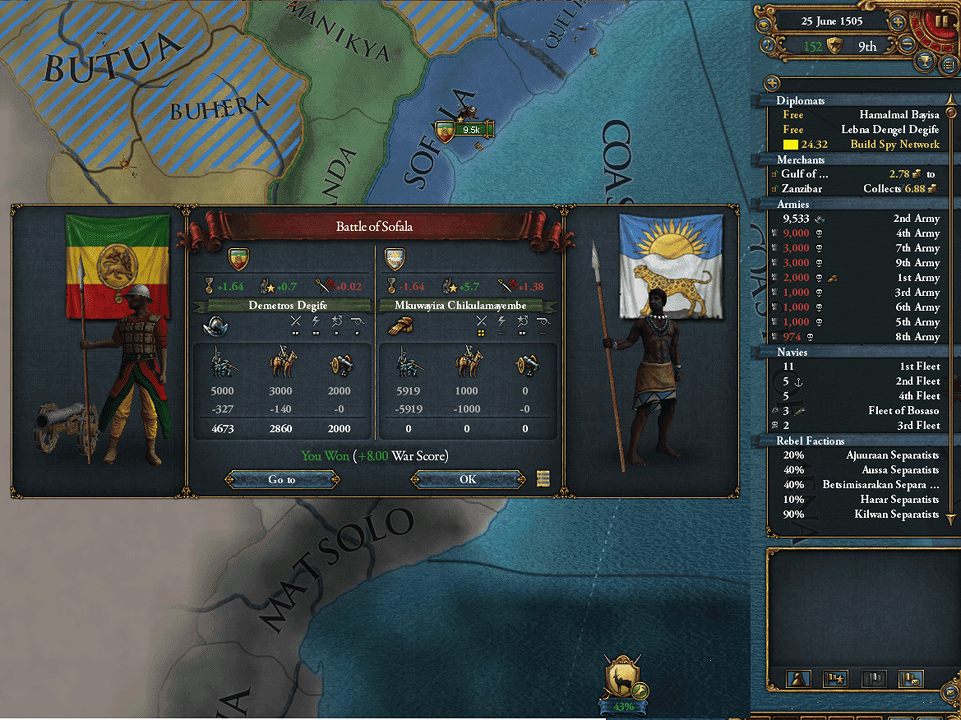Select the 2nd Army in the outliner
The width and height of the screenshot is (961, 720).
coord(860,218)
